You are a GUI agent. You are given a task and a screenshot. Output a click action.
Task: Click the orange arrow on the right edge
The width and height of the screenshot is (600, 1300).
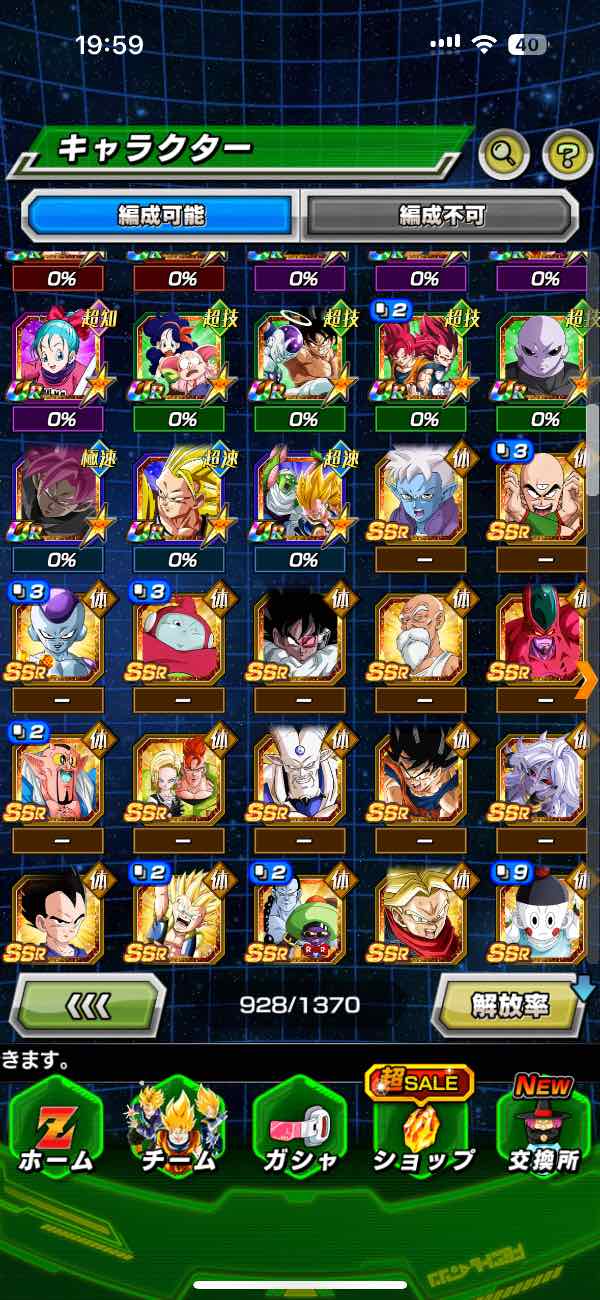(x=587, y=681)
